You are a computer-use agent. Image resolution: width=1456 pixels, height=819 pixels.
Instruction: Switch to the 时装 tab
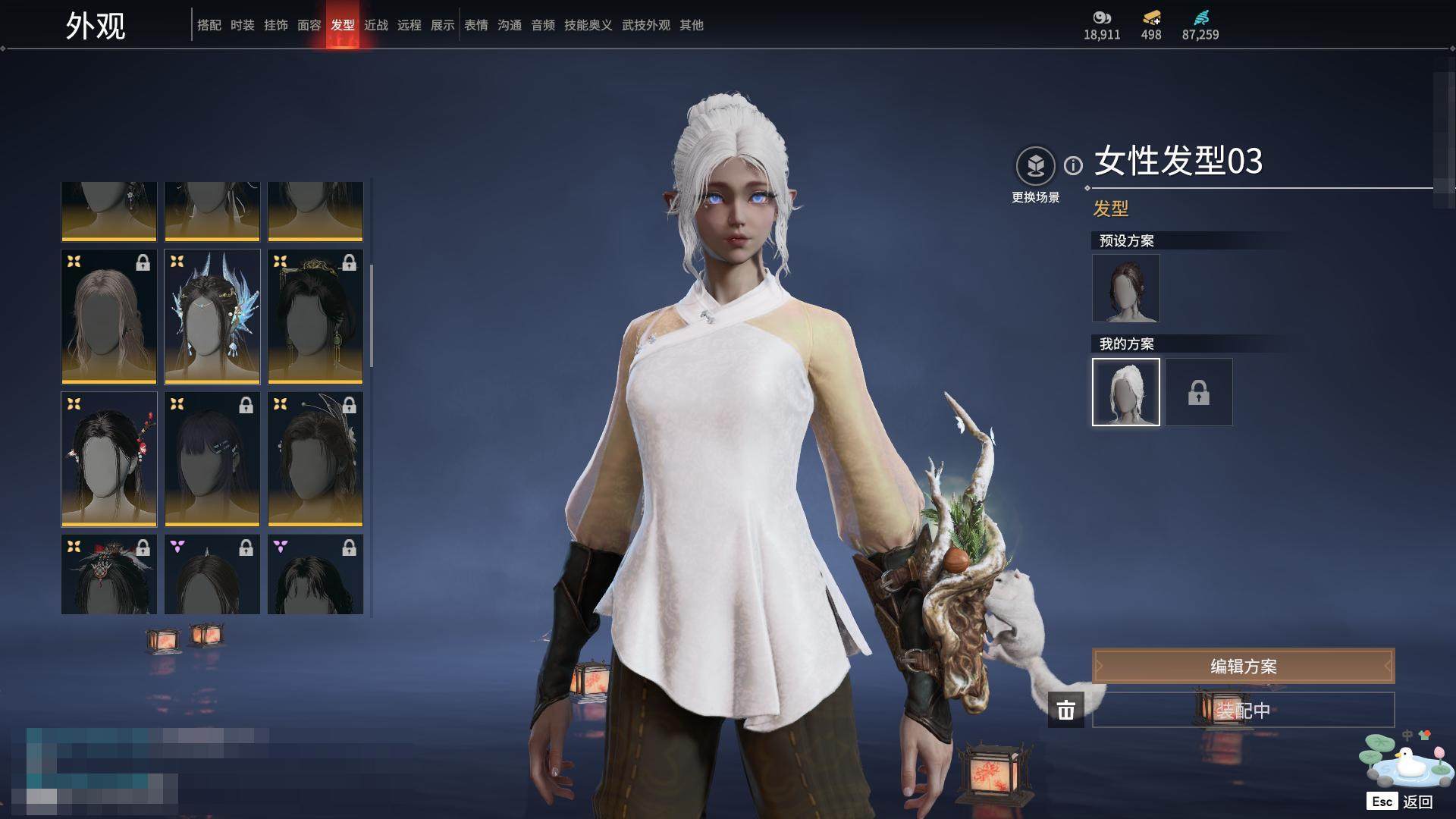point(243,25)
